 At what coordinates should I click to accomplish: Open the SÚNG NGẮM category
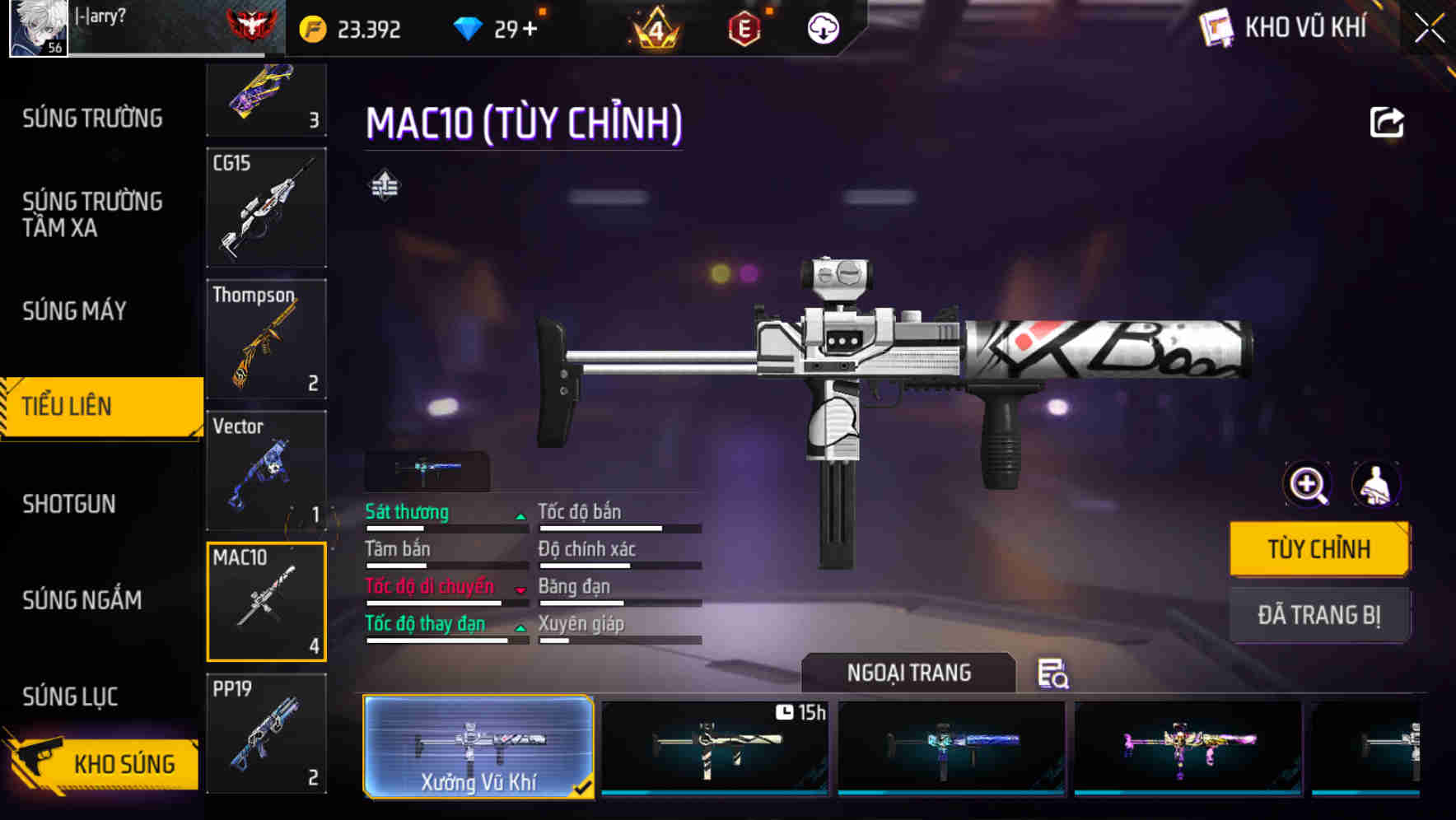coord(82,600)
